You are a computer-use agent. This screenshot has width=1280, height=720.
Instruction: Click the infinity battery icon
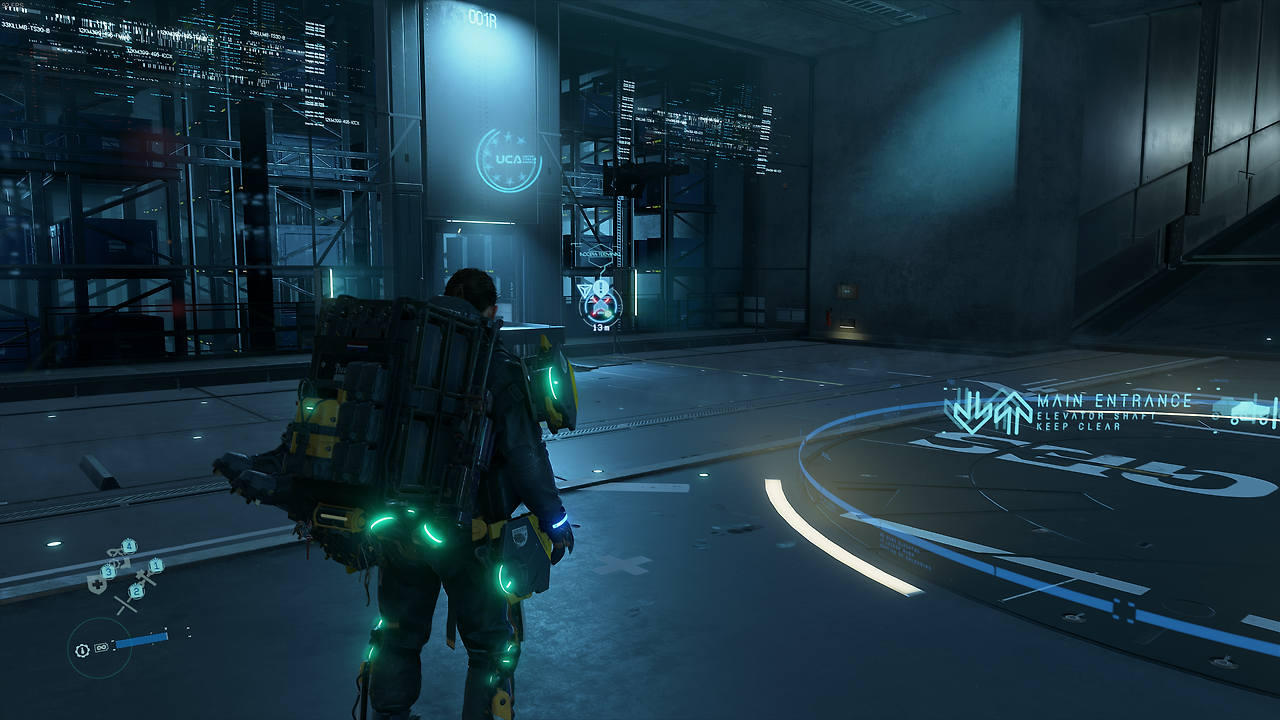(x=102, y=647)
